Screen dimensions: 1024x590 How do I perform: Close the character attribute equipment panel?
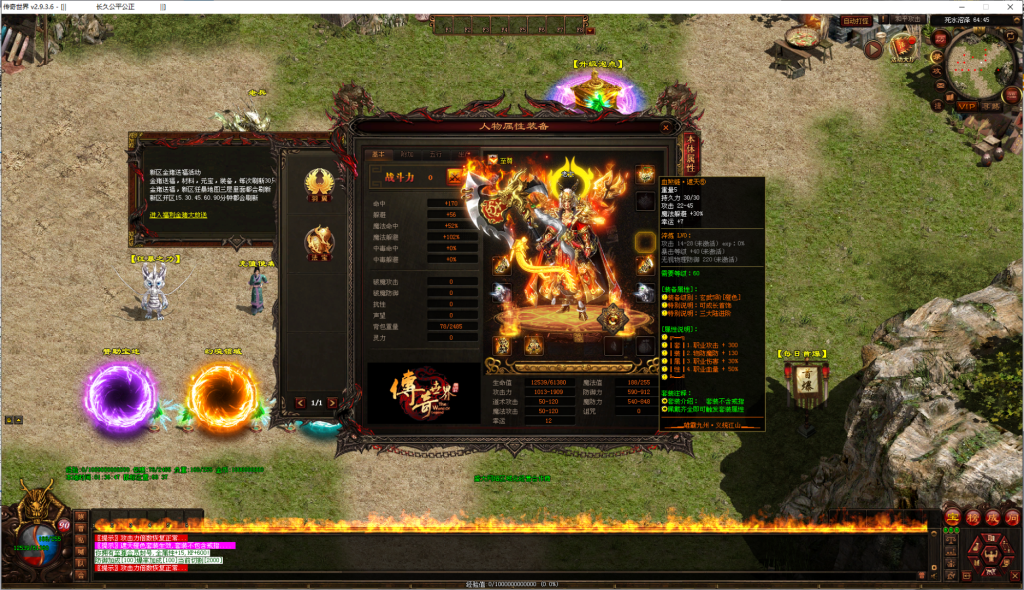point(666,127)
